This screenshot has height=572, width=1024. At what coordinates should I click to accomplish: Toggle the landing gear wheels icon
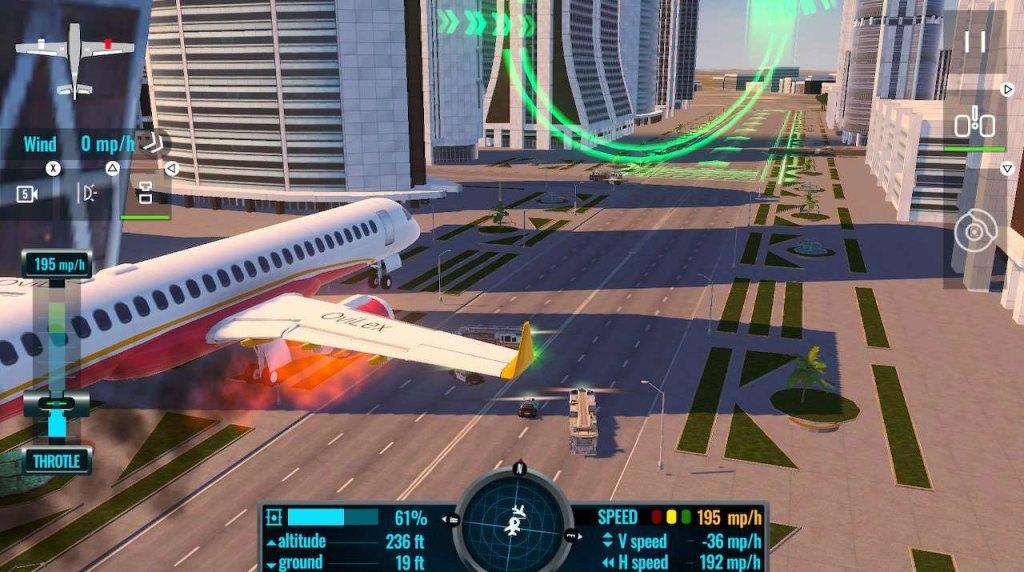974,125
